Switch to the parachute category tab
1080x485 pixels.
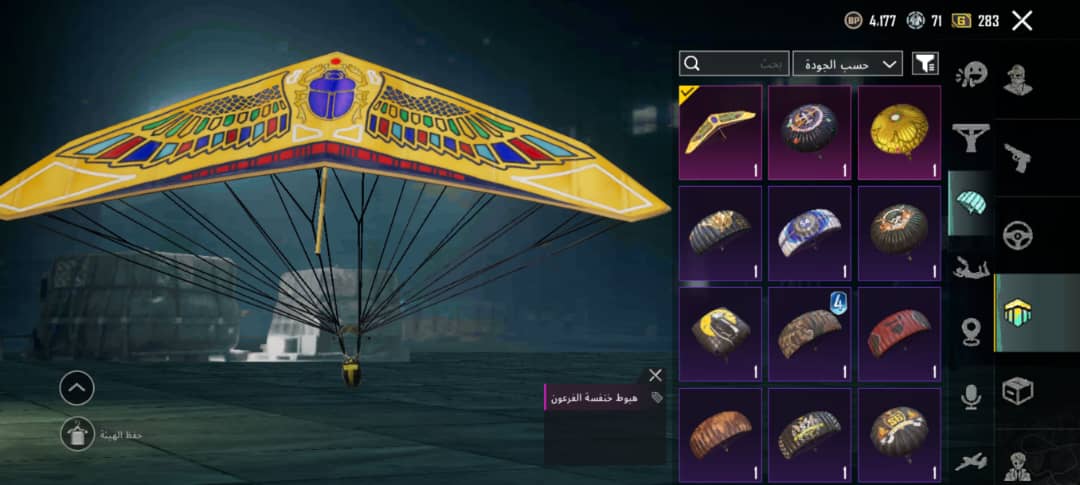coord(971,201)
